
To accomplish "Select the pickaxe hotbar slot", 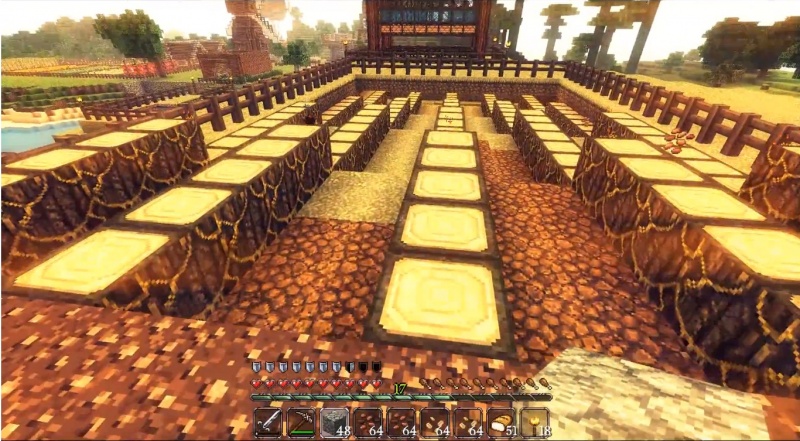I will point(300,423).
